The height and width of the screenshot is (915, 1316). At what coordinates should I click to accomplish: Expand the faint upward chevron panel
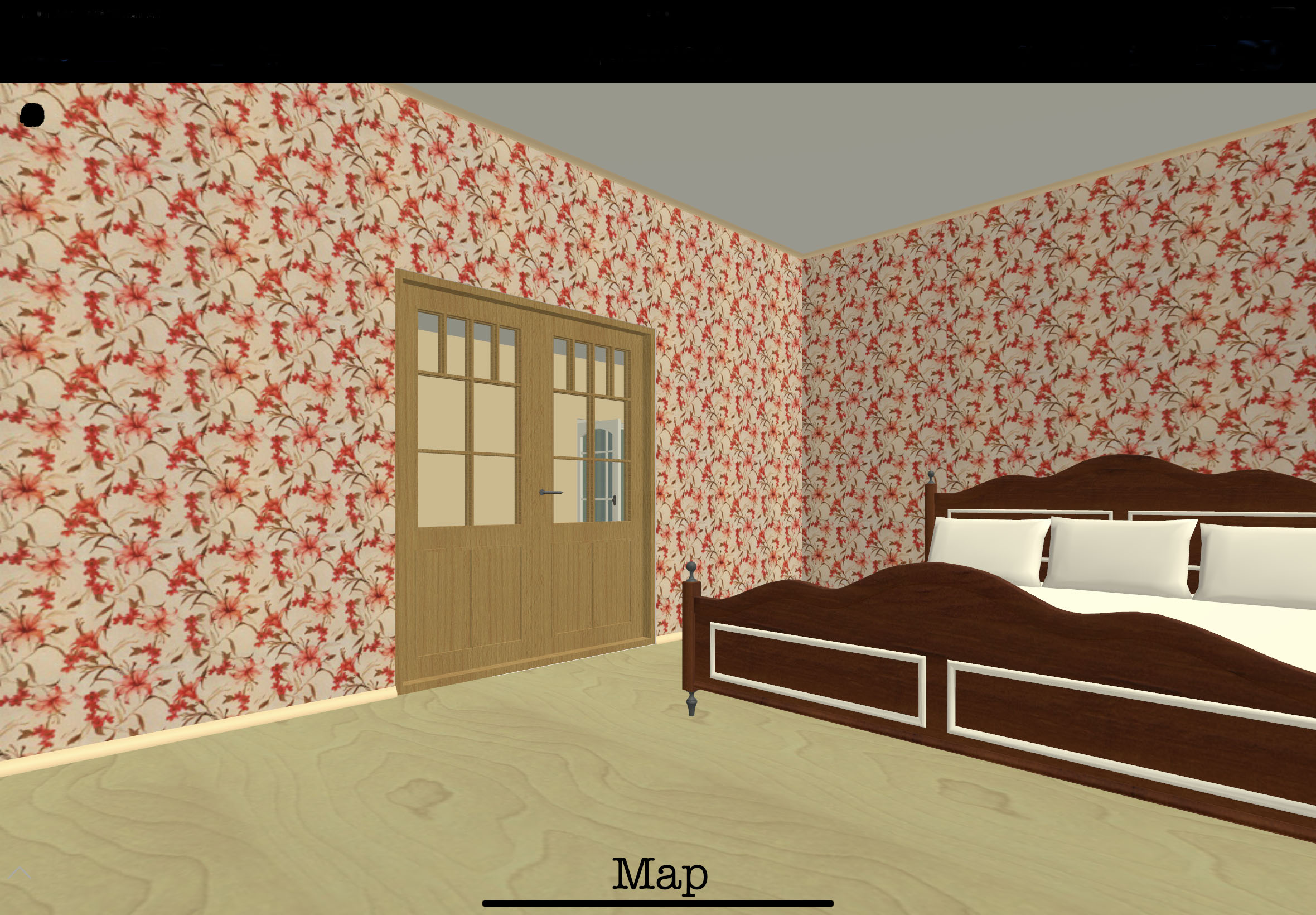(x=20, y=873)
